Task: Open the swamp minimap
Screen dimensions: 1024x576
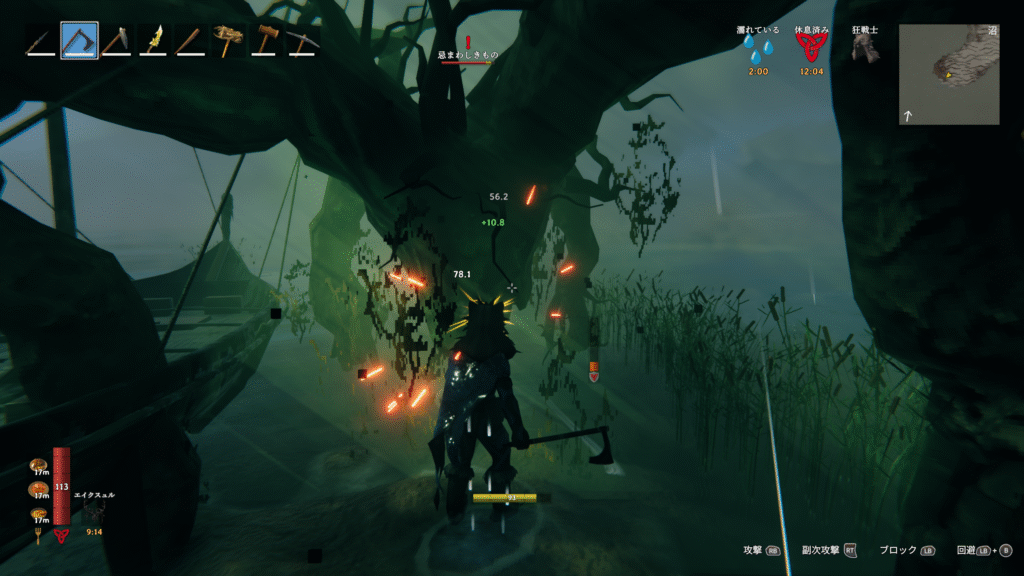Action: [x=948, y=75]
